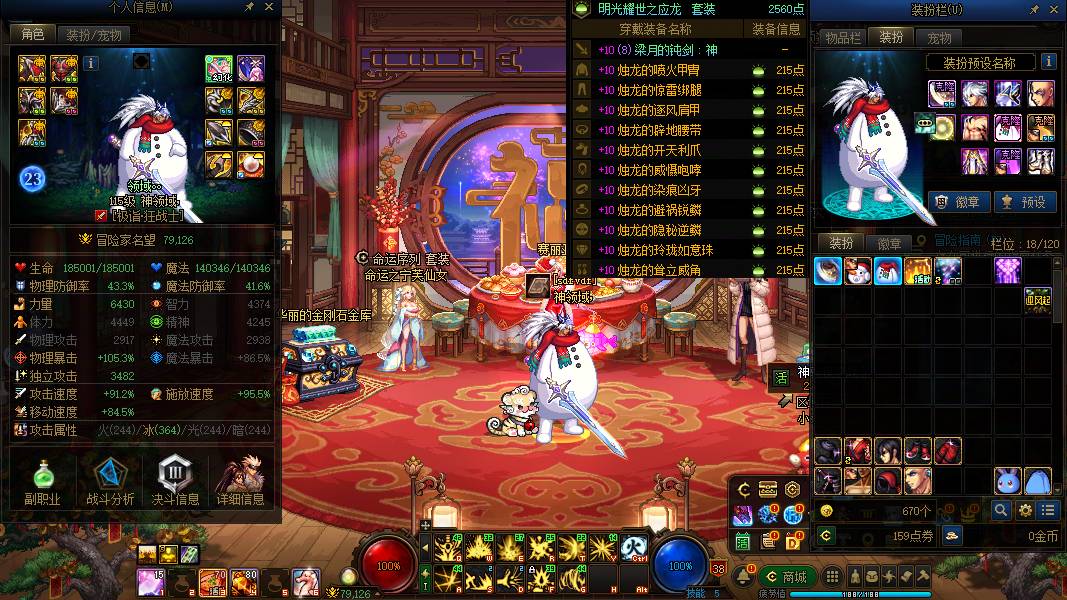Select the 徽章 sub-tab above the avatar grid

[x=889, y=243]
